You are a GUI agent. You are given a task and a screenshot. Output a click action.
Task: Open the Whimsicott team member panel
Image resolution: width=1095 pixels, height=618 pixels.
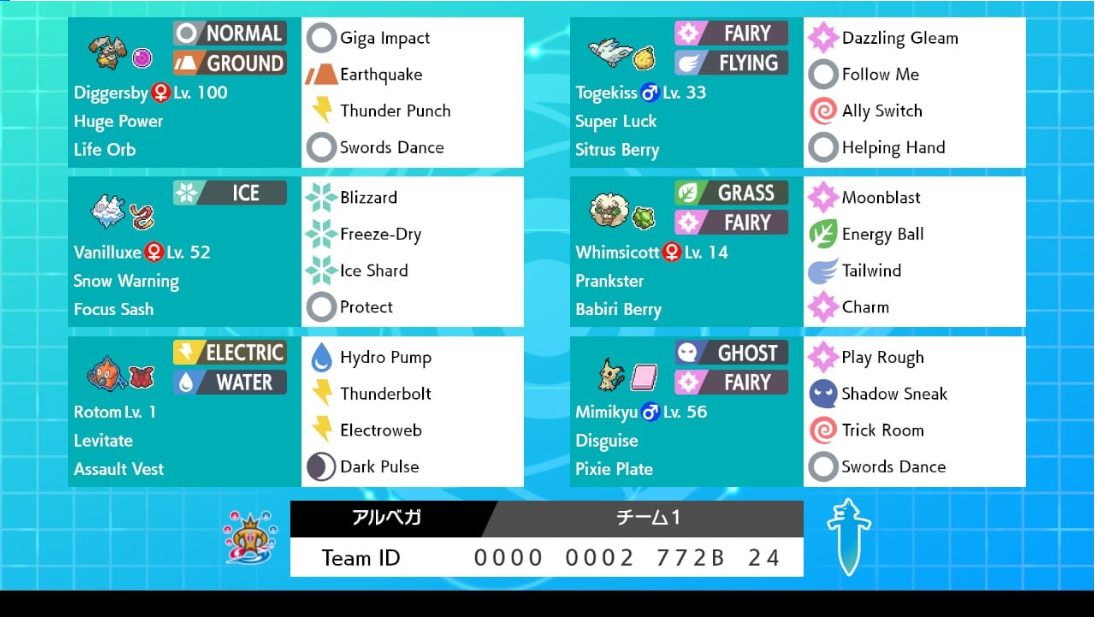point(686,252)
